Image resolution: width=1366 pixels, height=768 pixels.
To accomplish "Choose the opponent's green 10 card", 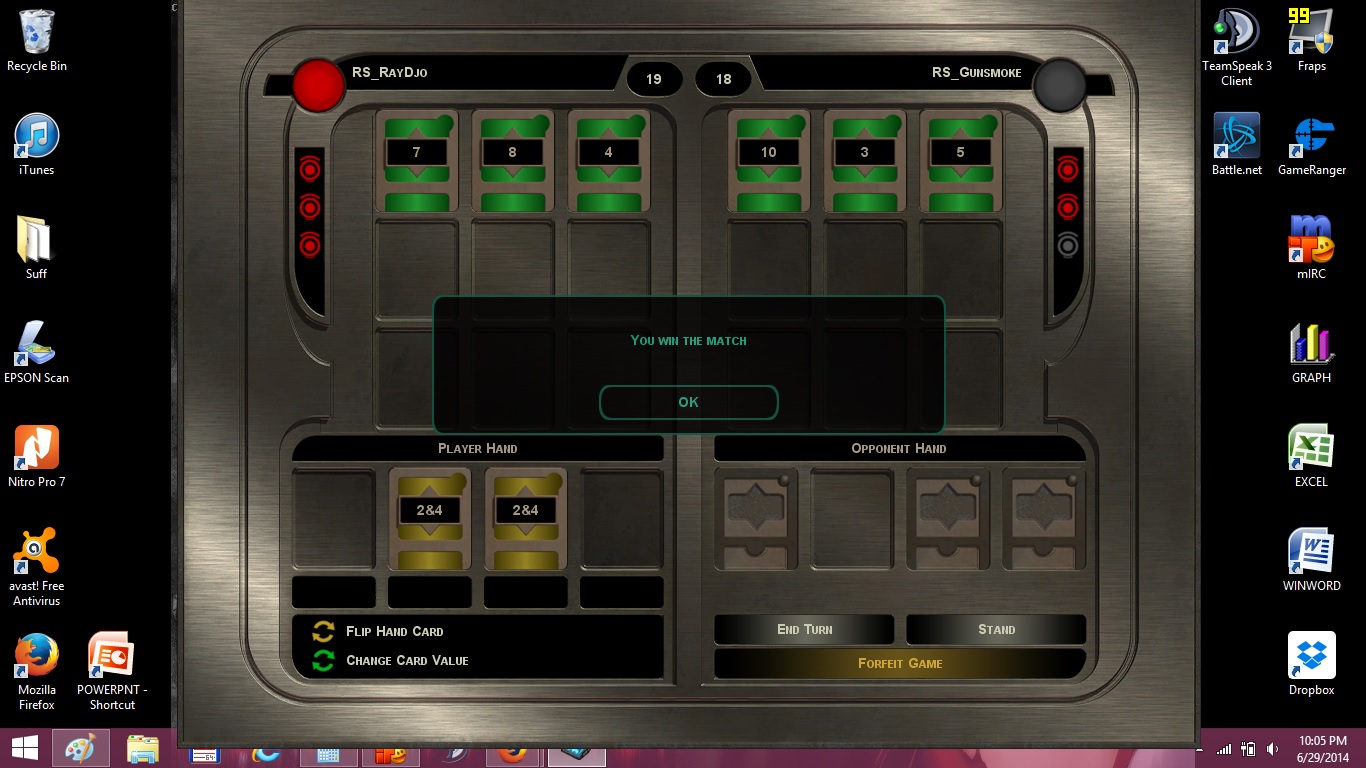I will [768, 160].
